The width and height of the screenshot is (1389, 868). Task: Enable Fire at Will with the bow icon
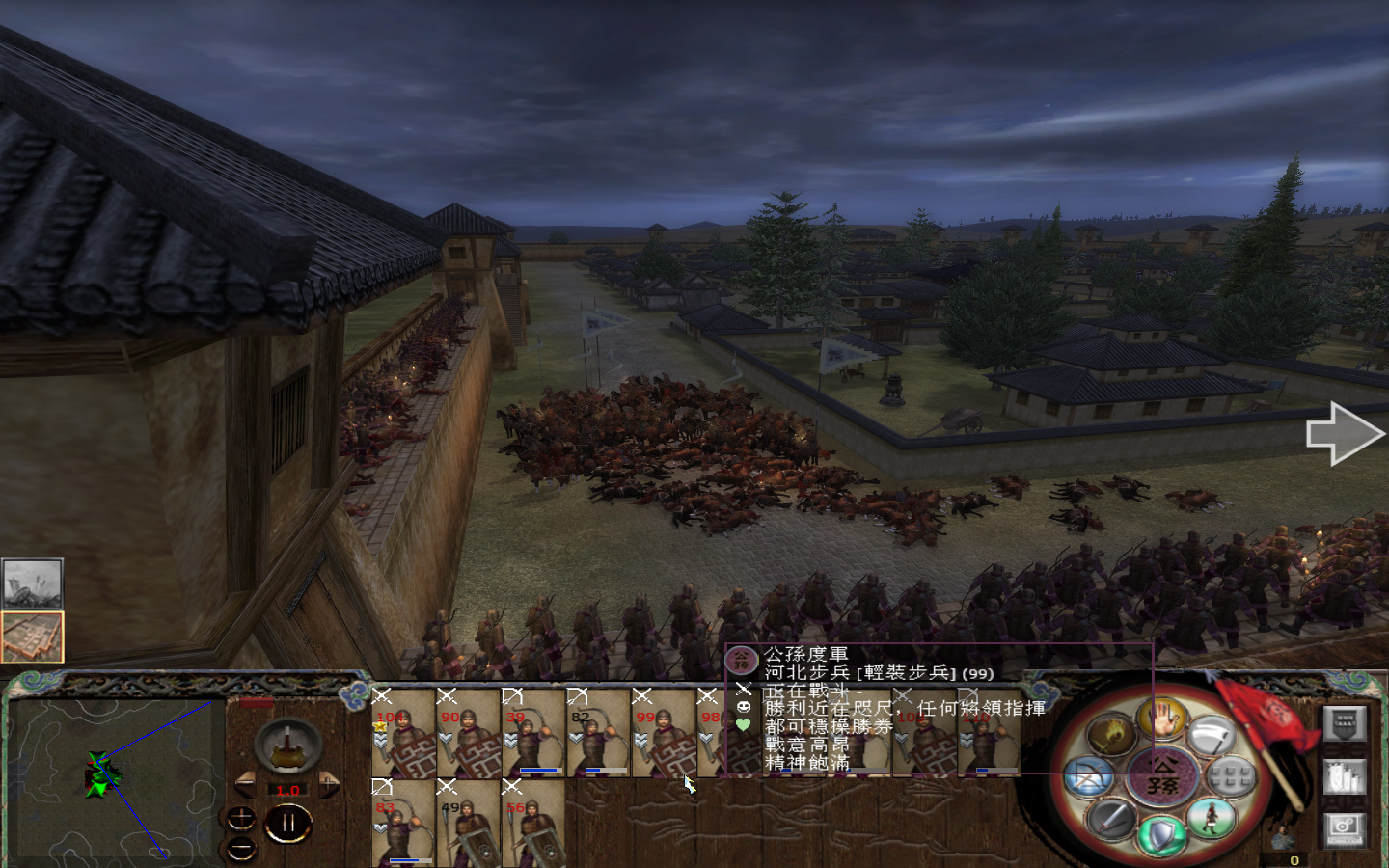coord(1089,775)
